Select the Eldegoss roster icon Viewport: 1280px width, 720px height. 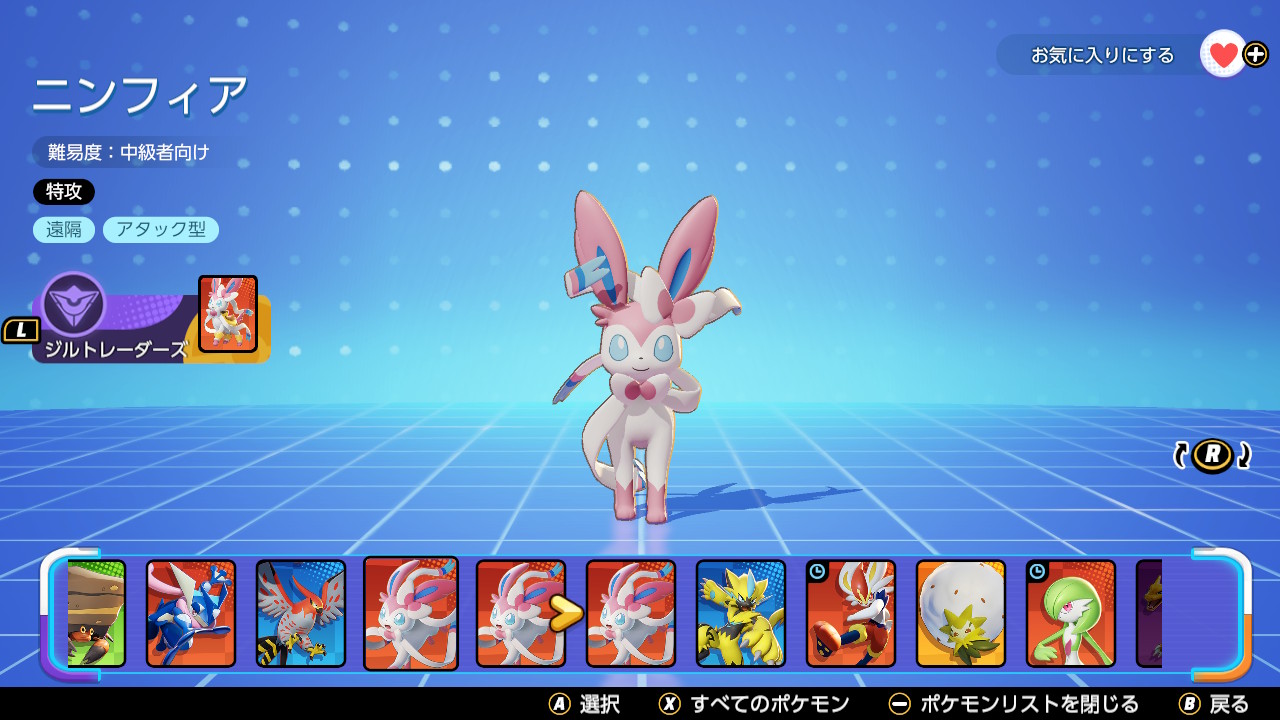pos(958,613)
